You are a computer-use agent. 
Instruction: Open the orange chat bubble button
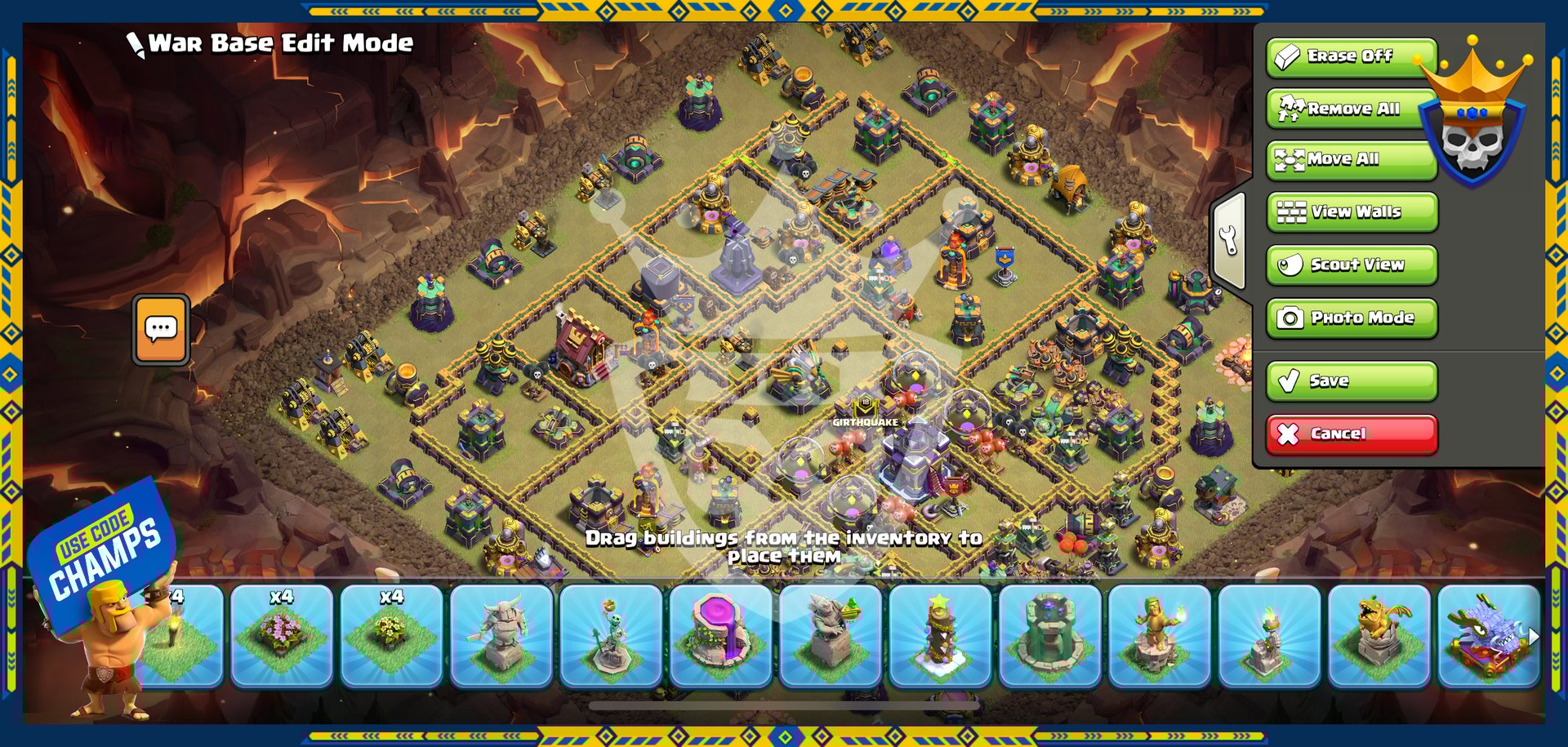pyautogui.click(x=161, y=329)
